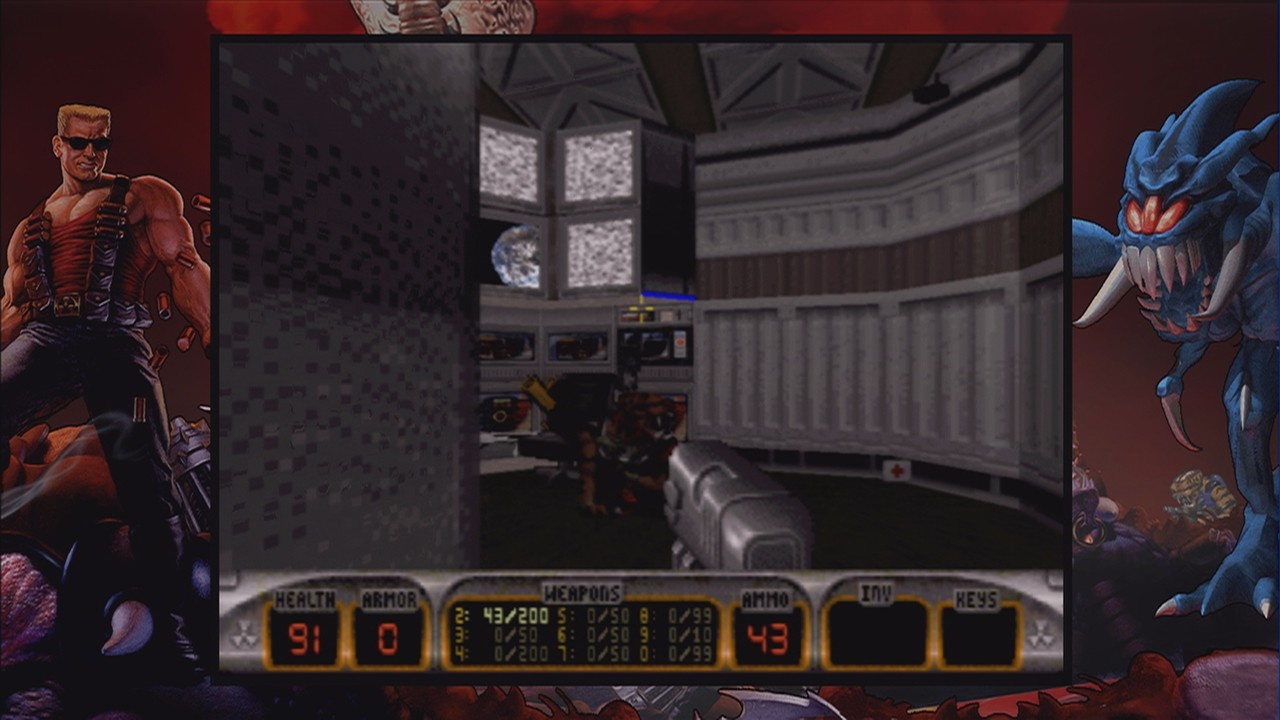Toggle weapon slot 2 showing 43/200
This screenshot has width=1280, height=720.
pyautogui.click(x=514, y=615)
